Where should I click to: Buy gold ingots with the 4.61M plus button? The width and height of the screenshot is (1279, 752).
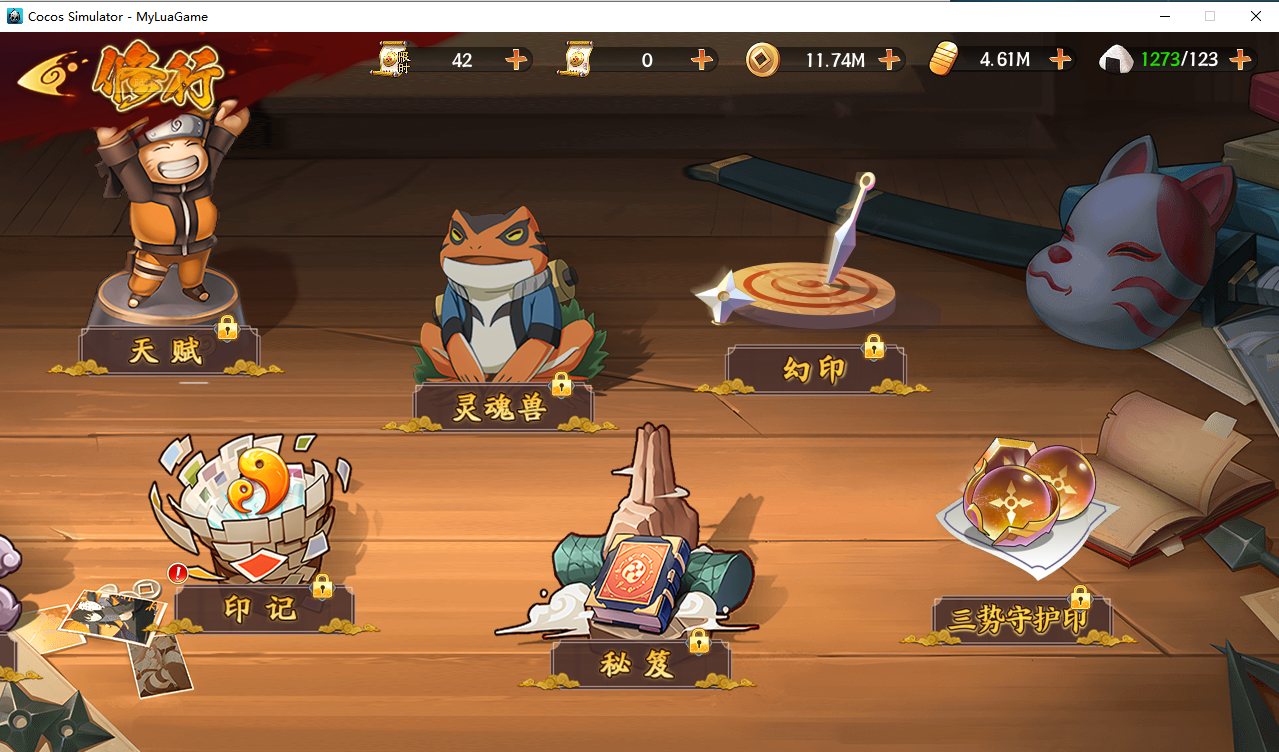tap(1060, 60)
